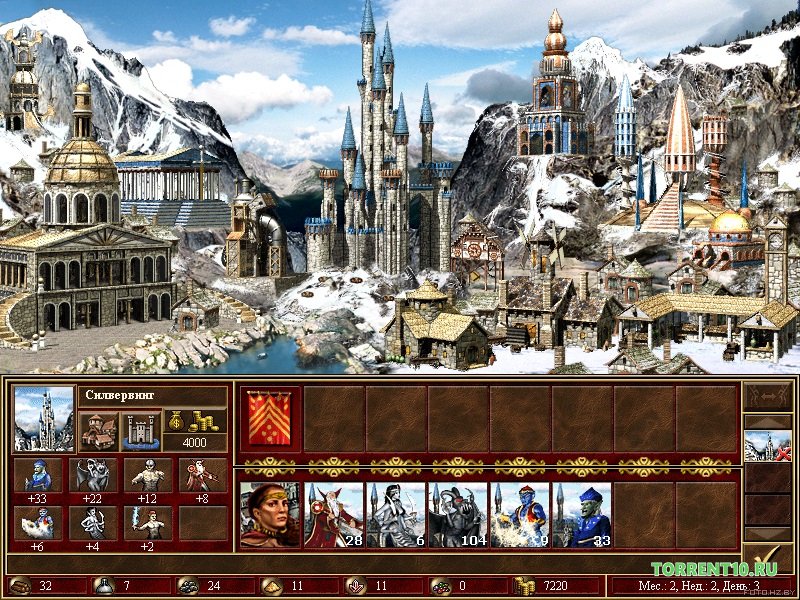Choose the town thumbnail in the town list
Viewport: 800px width, 600px height.
767,446
